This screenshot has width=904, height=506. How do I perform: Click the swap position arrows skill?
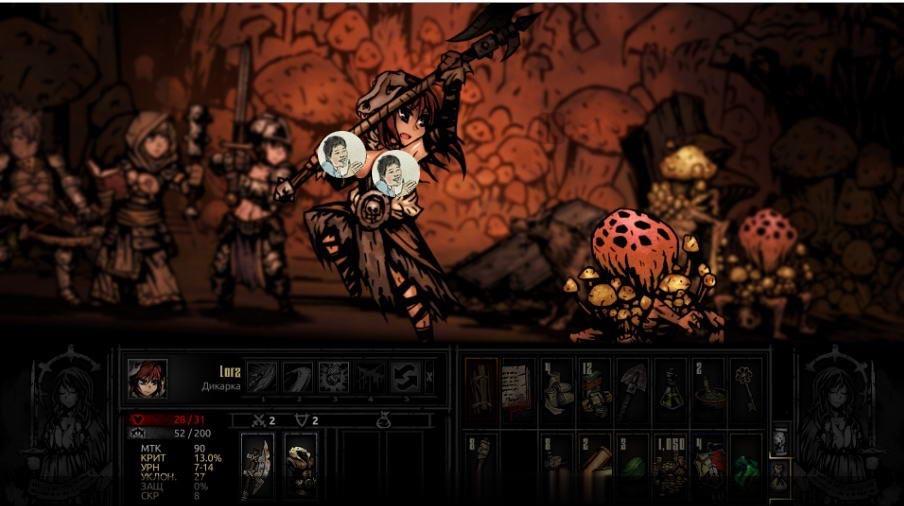point(404,378)
